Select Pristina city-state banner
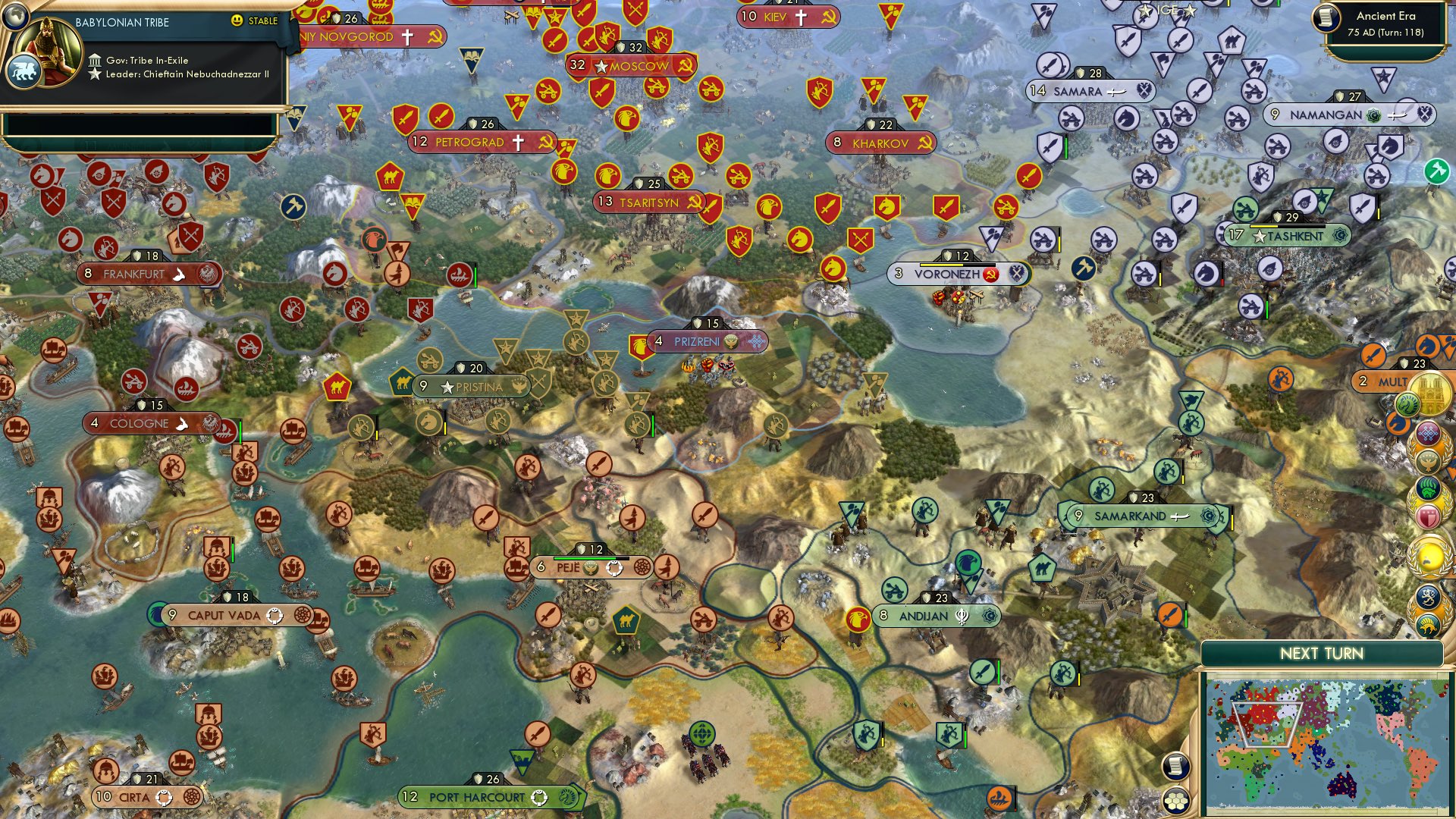The height and width of the screenshot is (819, 1456). point(465,387)
